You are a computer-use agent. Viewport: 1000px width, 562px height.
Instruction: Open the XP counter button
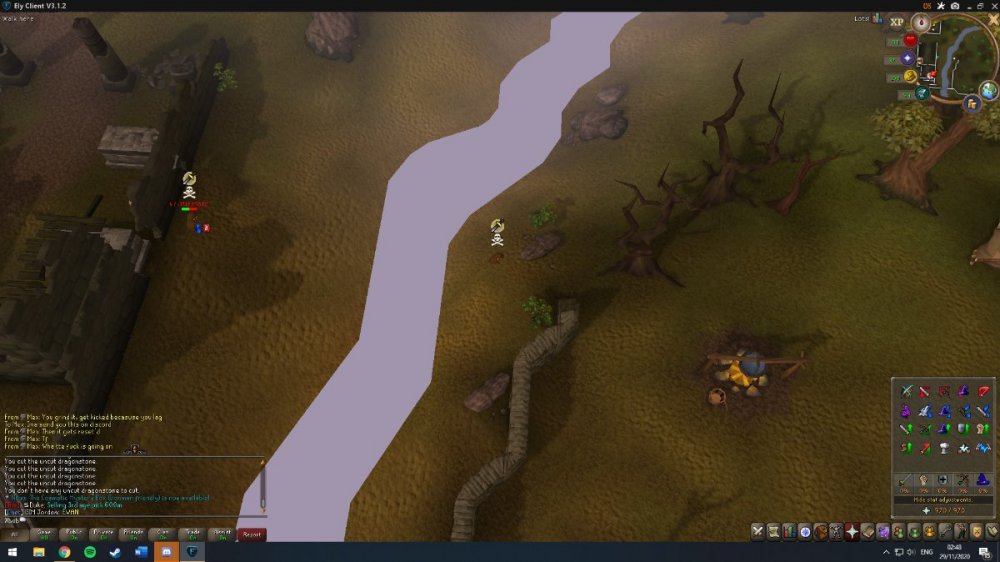[896, 21]
